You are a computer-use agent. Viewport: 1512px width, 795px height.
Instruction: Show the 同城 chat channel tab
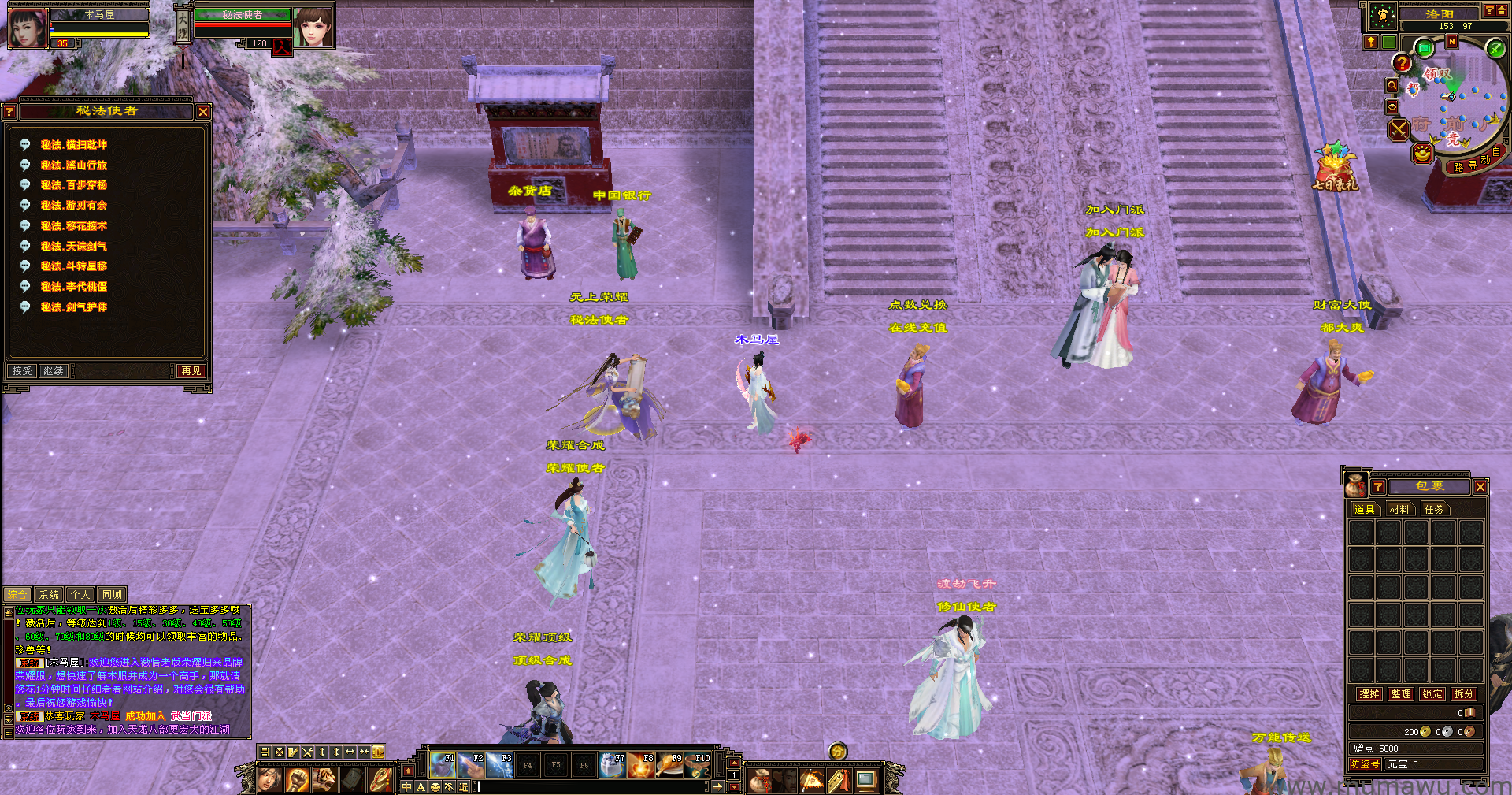(x=112, y=595)
